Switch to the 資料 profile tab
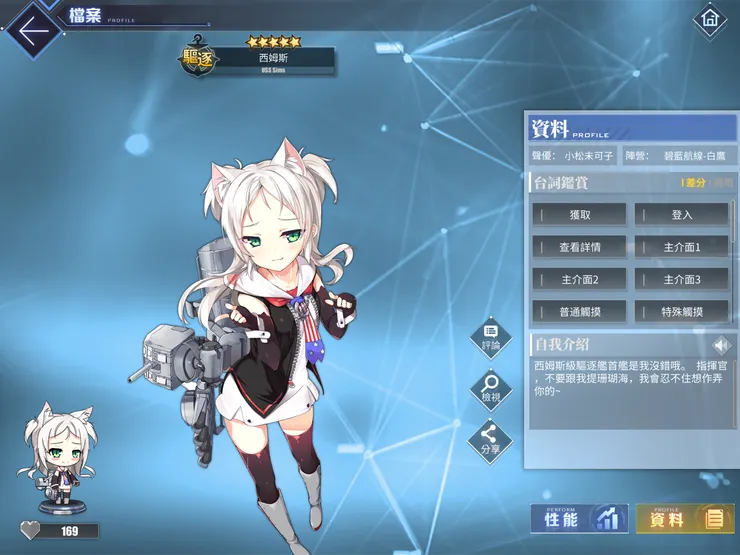Image resolution: width=740 pixels, height=555 pixels. 684,518
